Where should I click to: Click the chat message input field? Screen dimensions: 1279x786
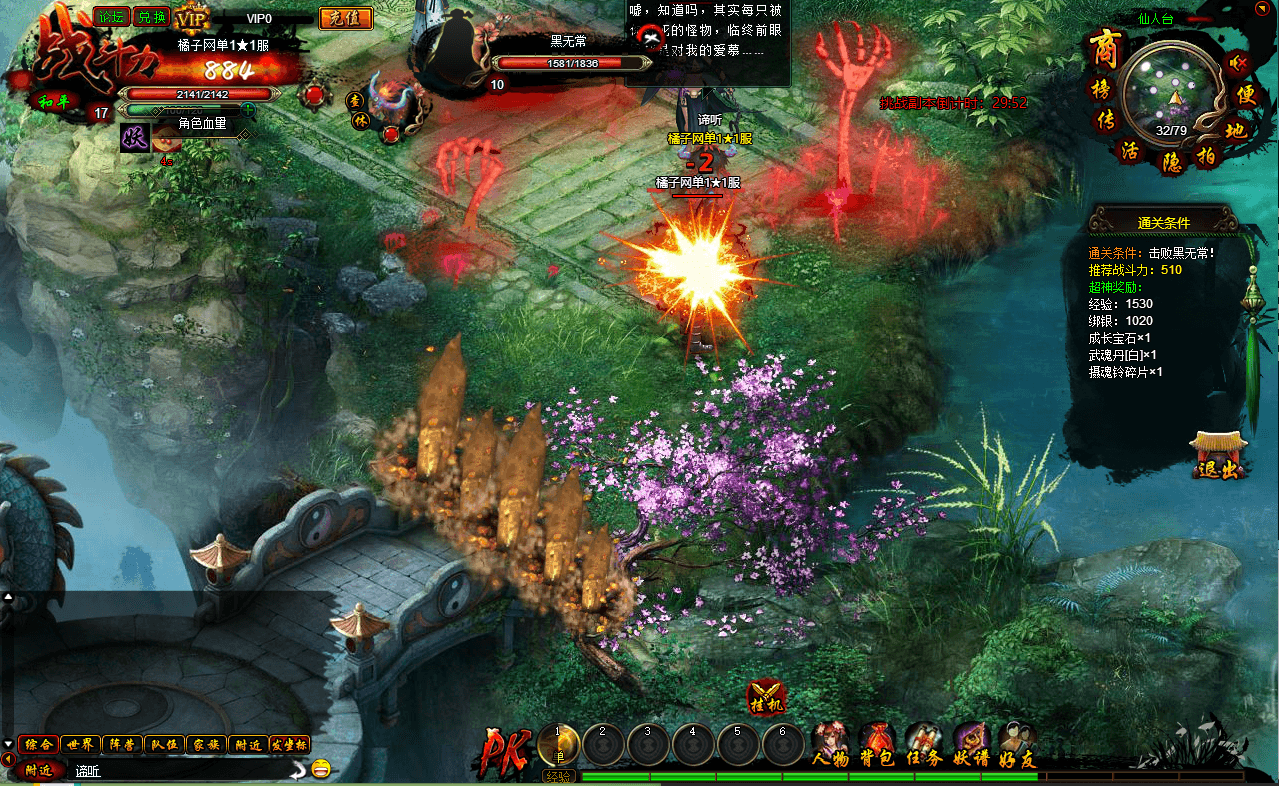pyautogui.click(x=180, y=770)
